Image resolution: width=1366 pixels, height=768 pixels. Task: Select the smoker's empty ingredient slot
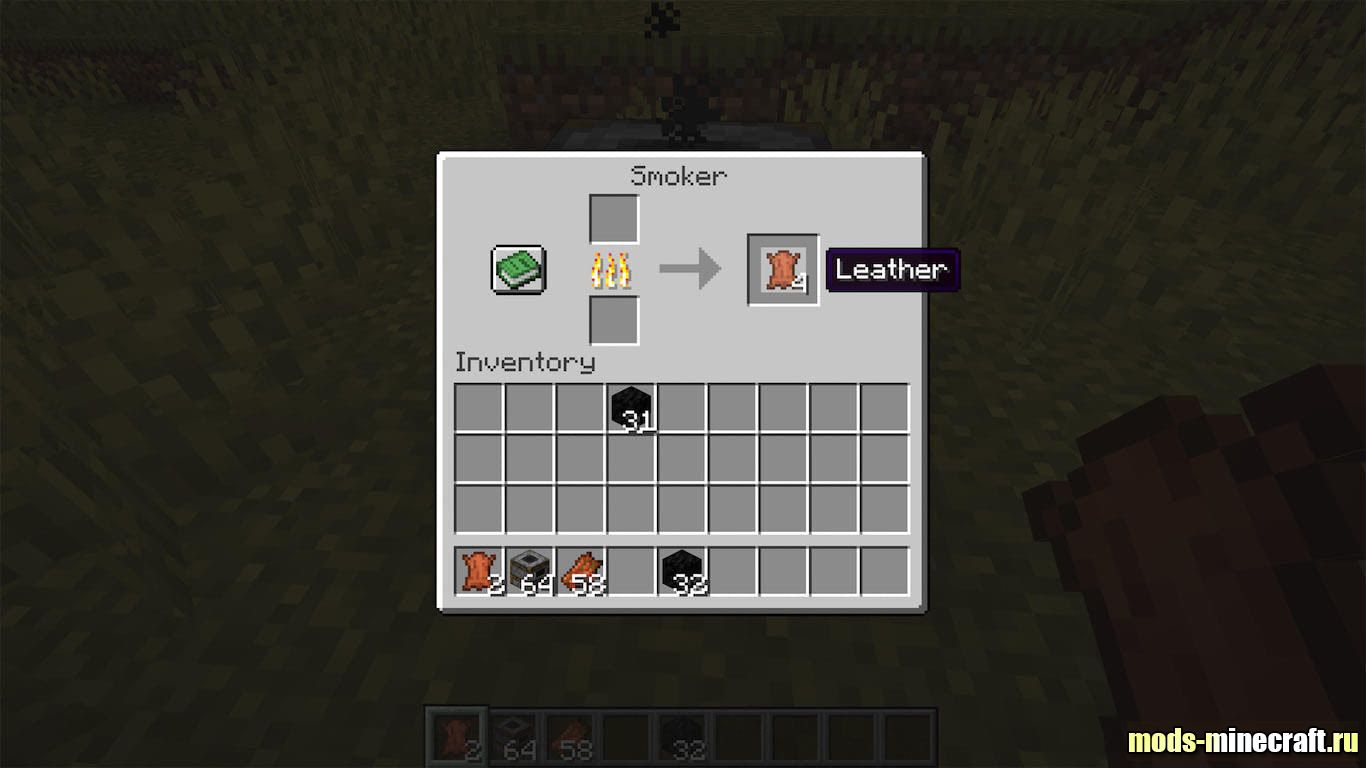(614, 219)
